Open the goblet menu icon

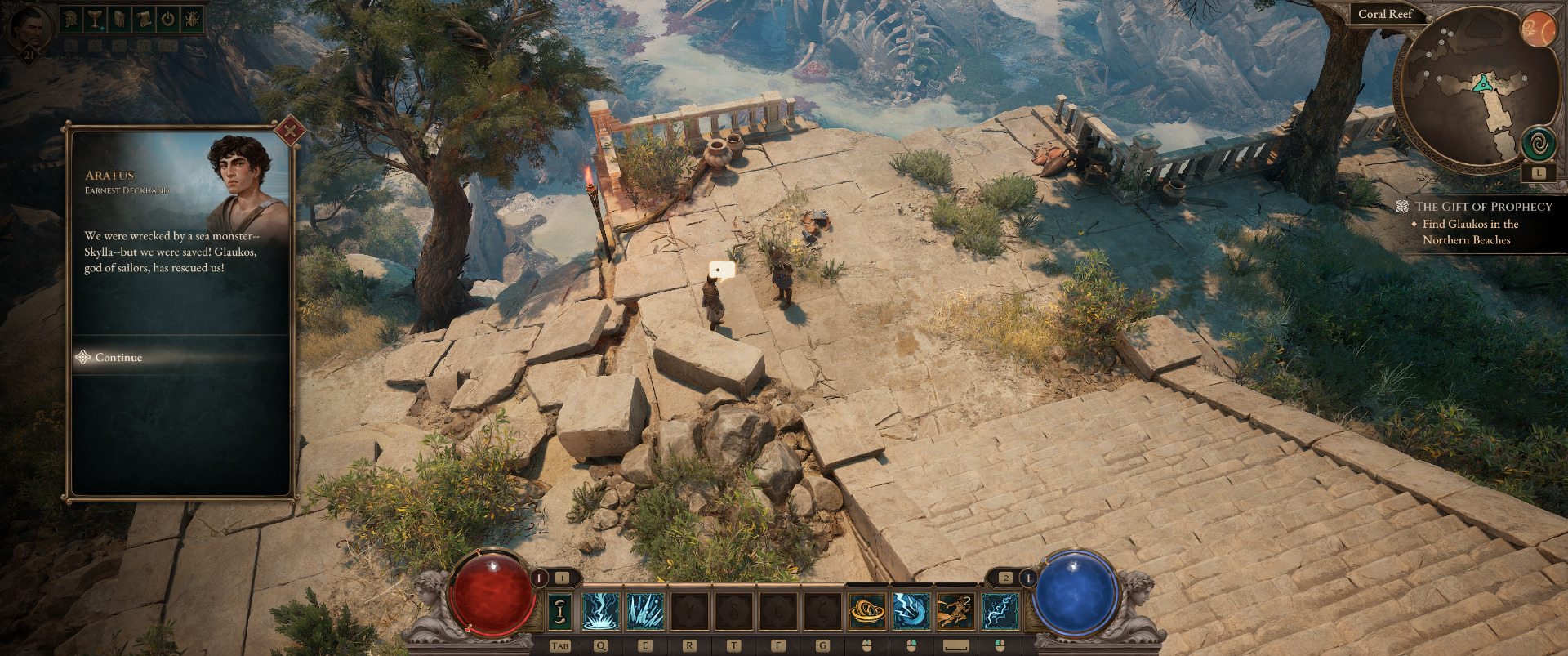click(x=96, y=19)
